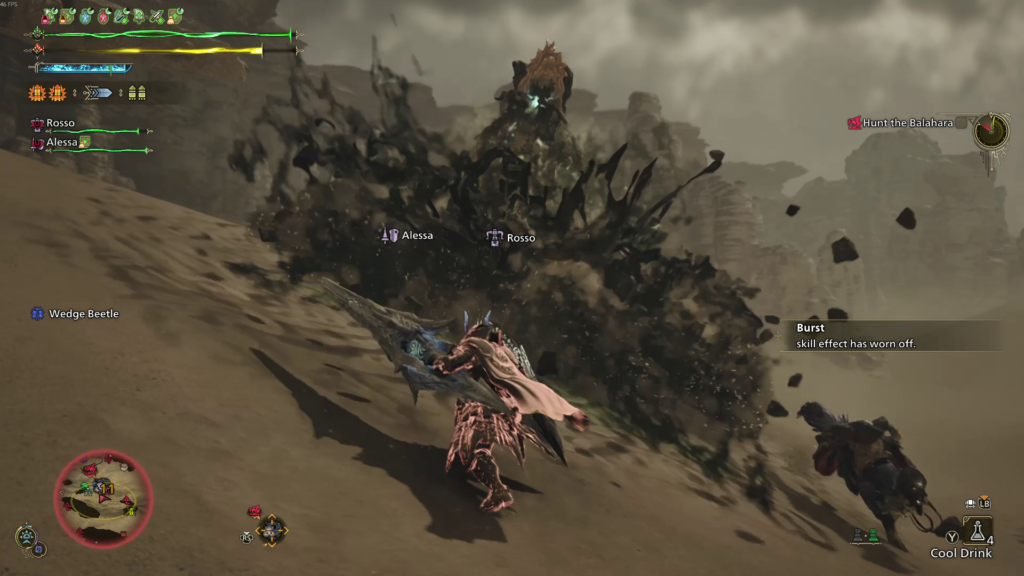1024x576 pixels.
Task: Click the Wedge Beetle marker label
Action: click(83, 314)
